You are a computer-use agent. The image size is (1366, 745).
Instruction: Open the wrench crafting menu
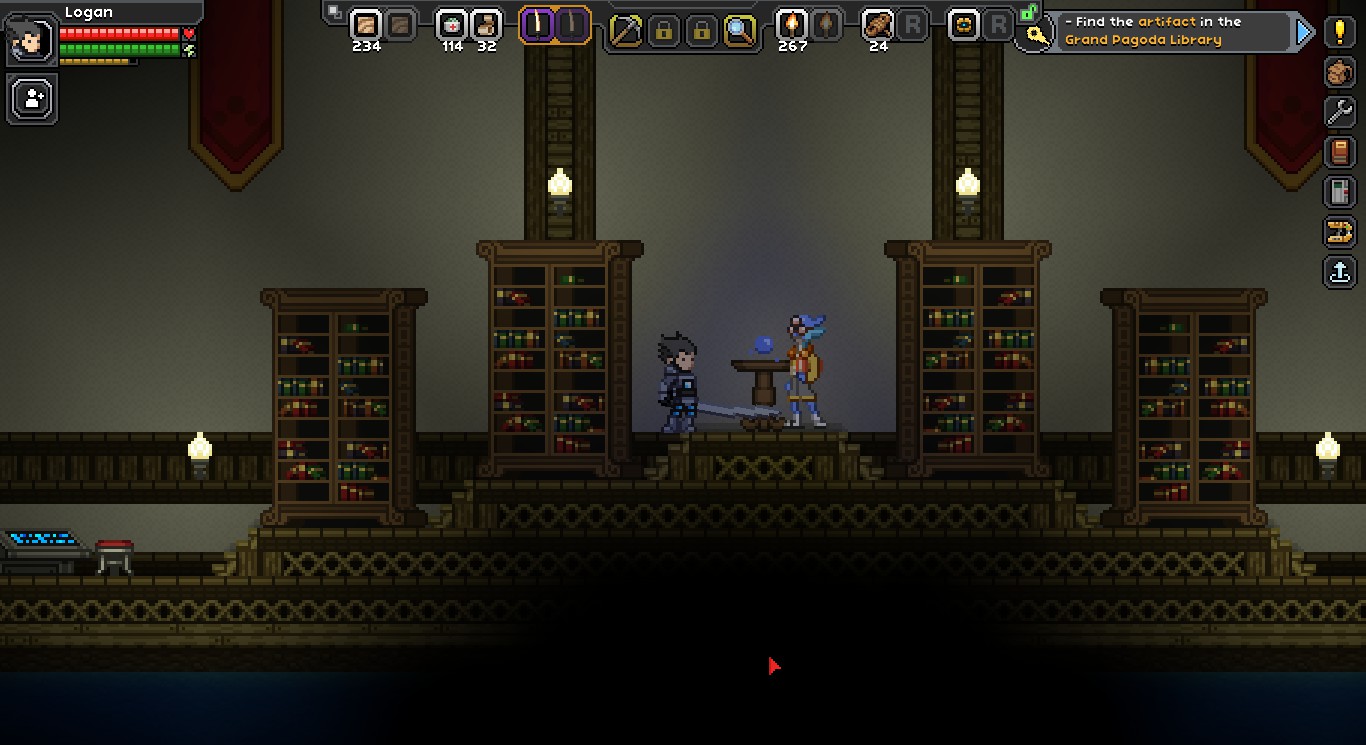tap(1340, 112)
